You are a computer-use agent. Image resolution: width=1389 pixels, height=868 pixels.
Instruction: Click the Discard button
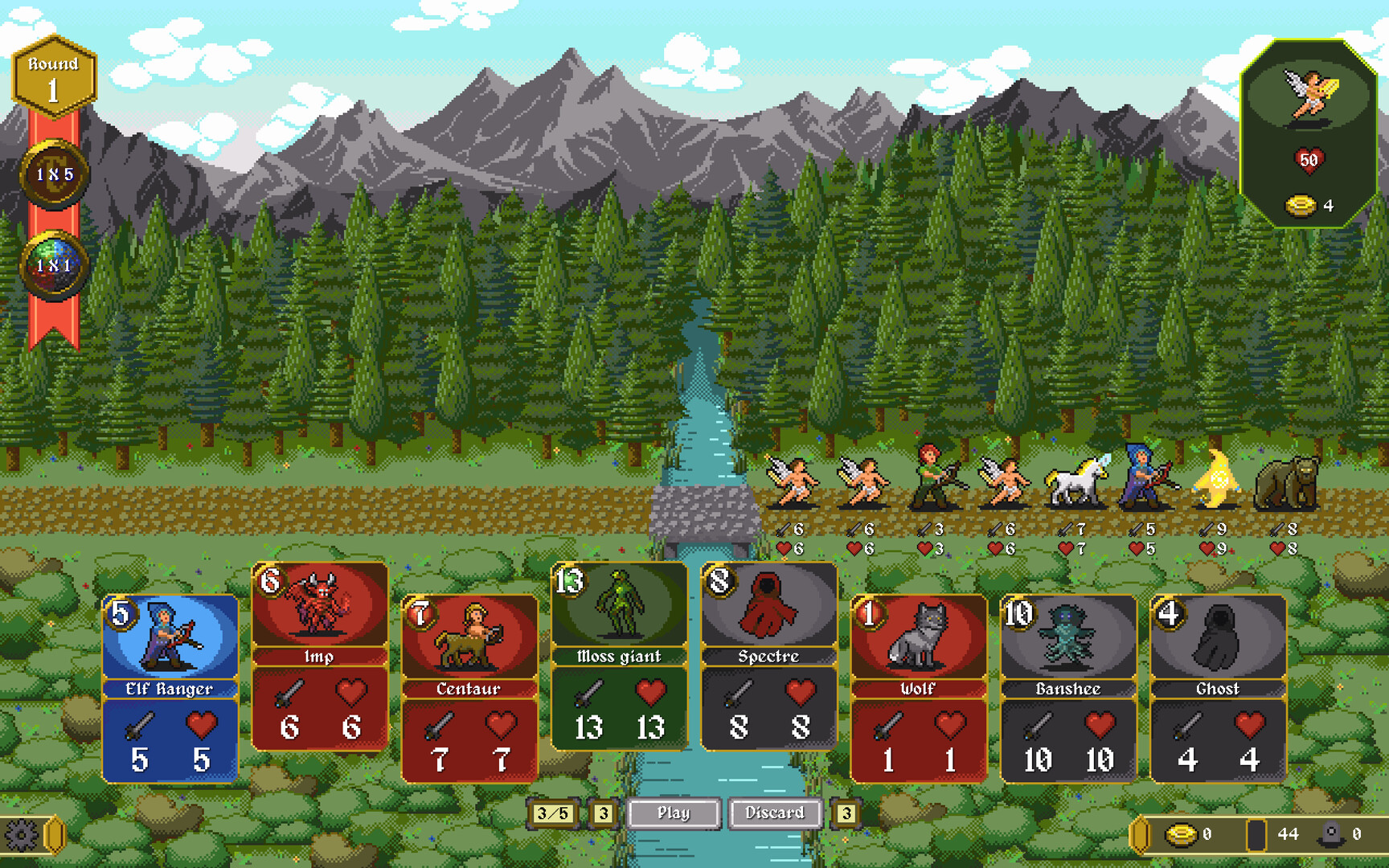775,813
